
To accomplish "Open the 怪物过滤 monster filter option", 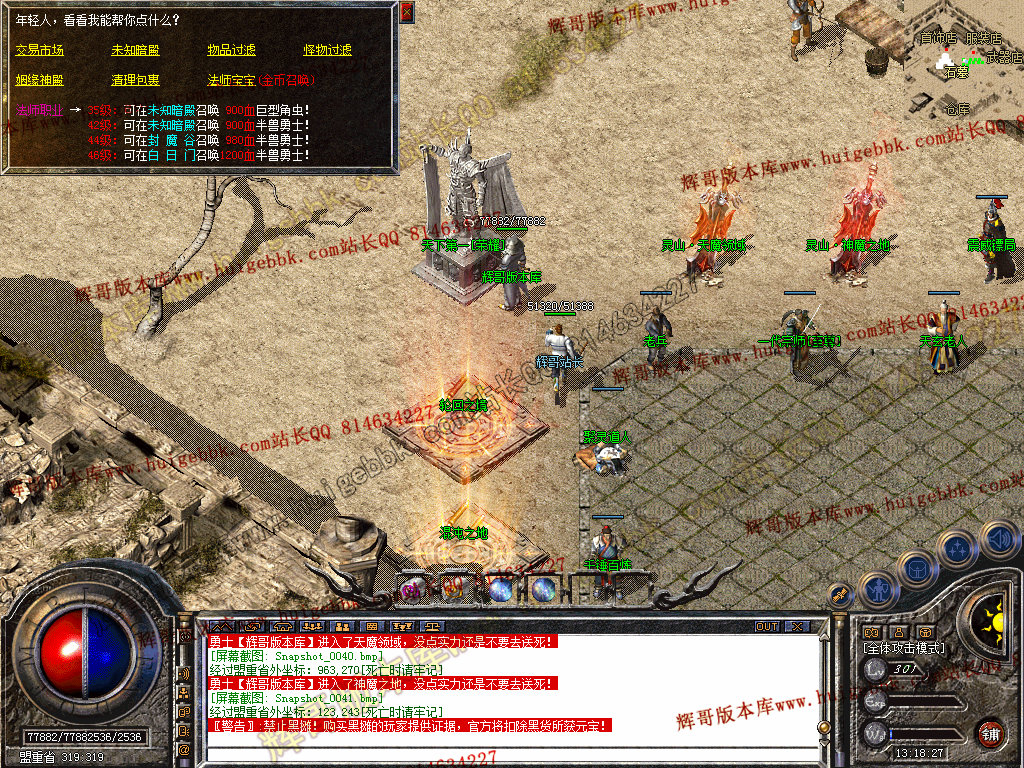I will pos(327,50).
